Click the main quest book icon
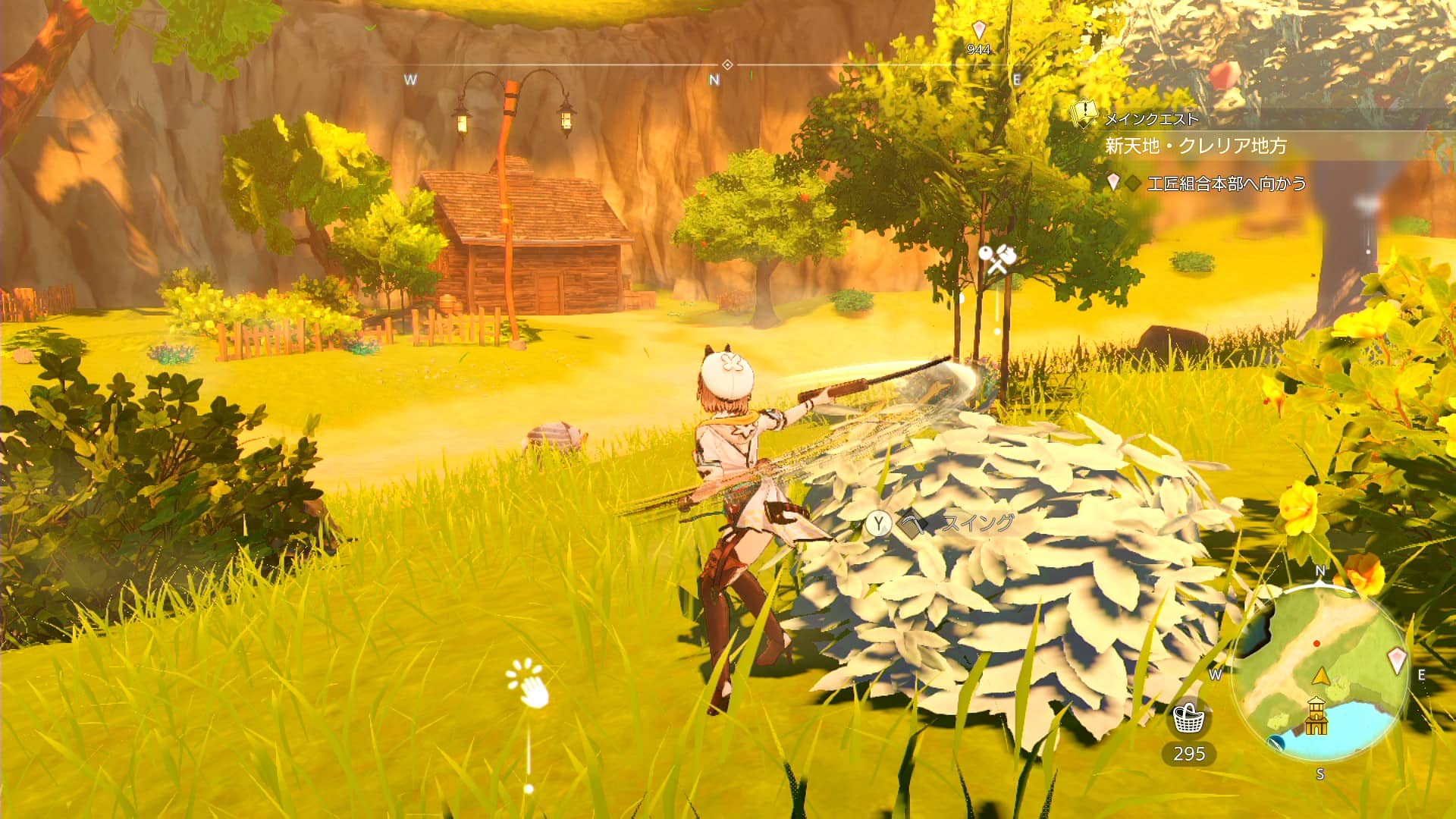Image resolution: width=1456 pixels, height=819 pixels. 1084,115
